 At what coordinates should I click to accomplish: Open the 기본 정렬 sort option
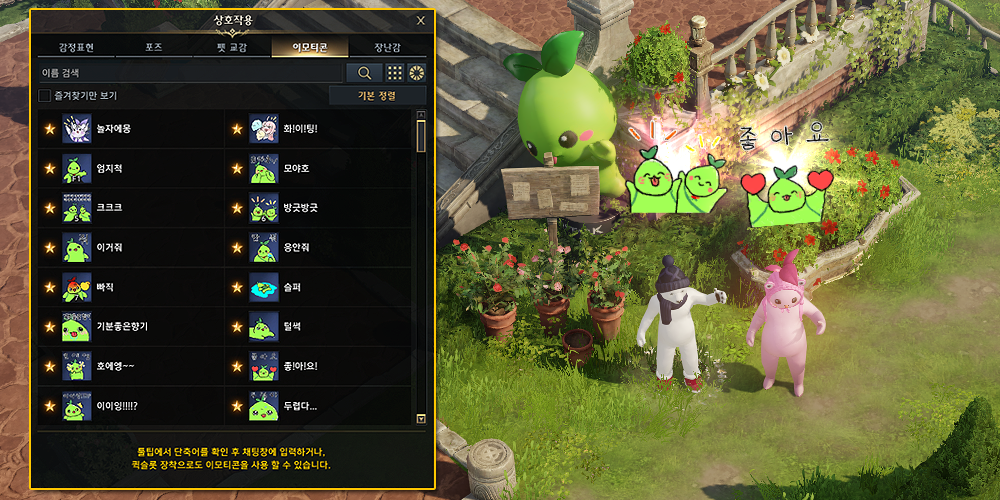[377, 96]
